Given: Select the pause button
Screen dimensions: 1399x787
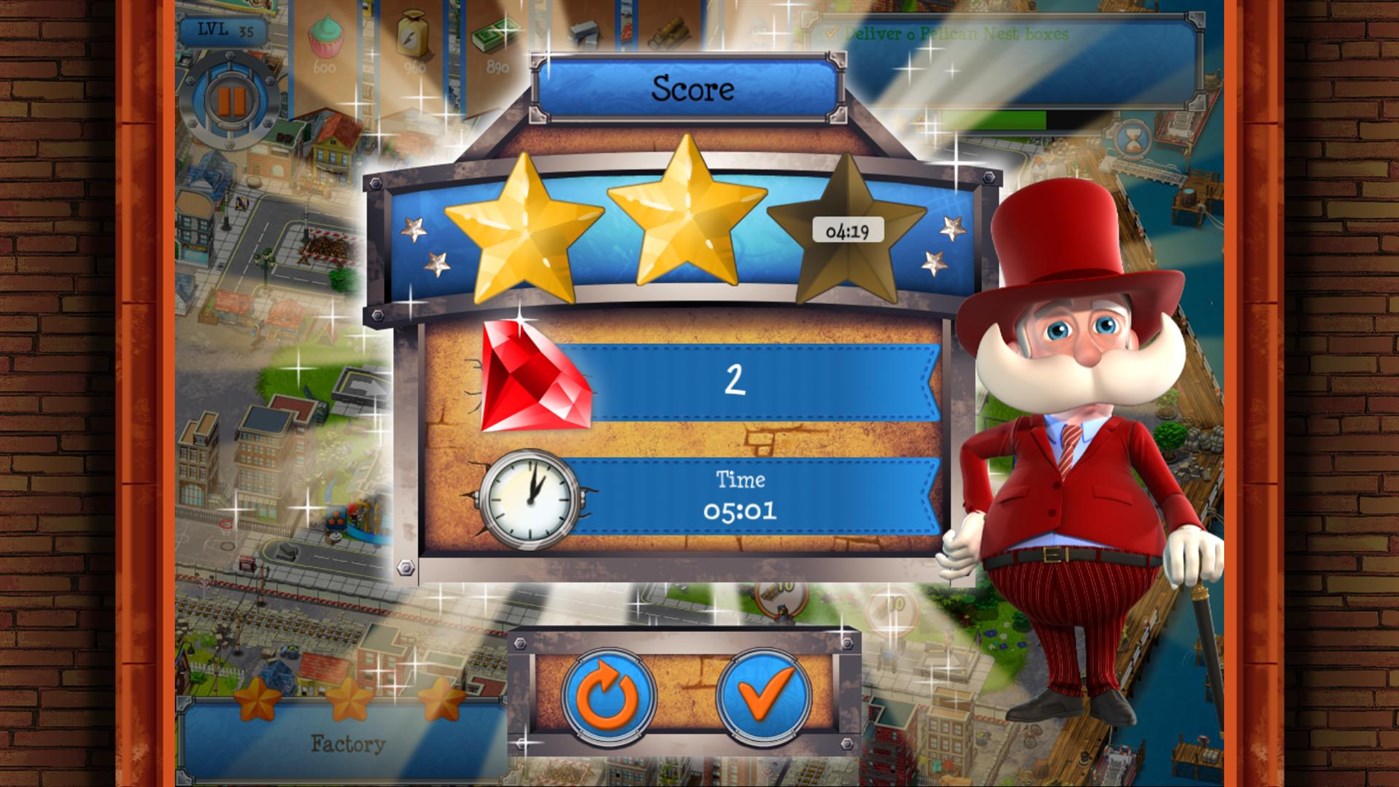Looking at the screenshot, I should (x=234, y=98).
